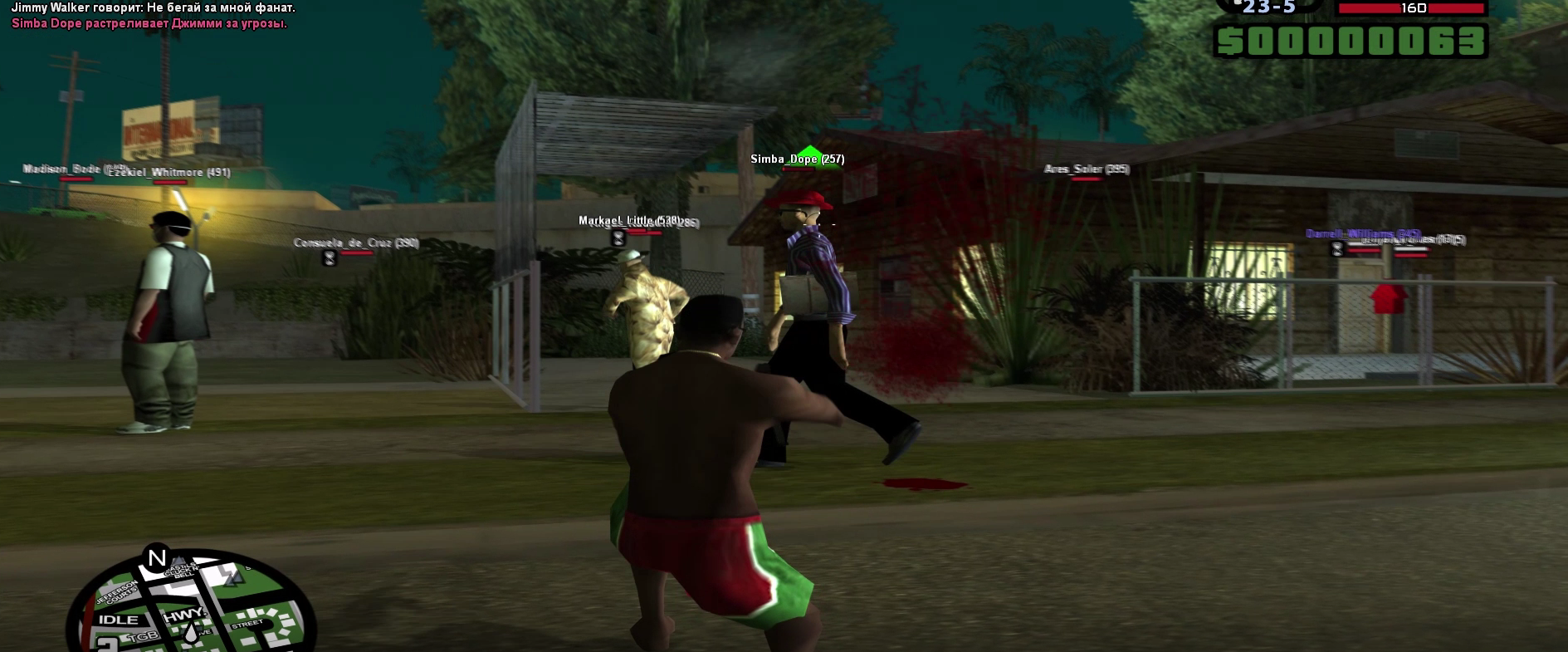The width and height of the screenshot is (1568, 652).
Task: Click the circular radar minimap
Action: pos(191,606)
